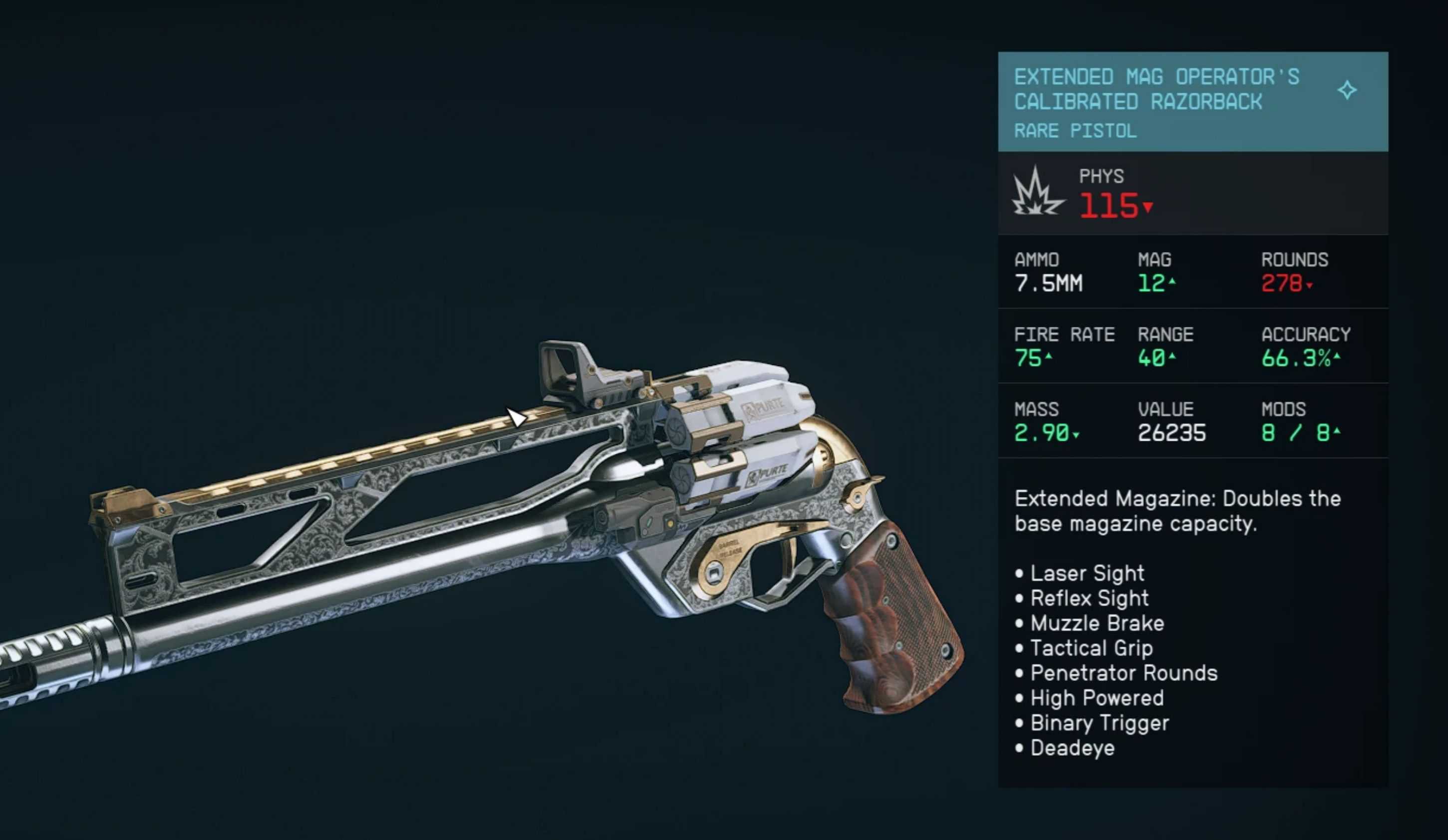Click the rare star icon in the header
Viewport: 1448px width, 840px height.
point(1347,90)
